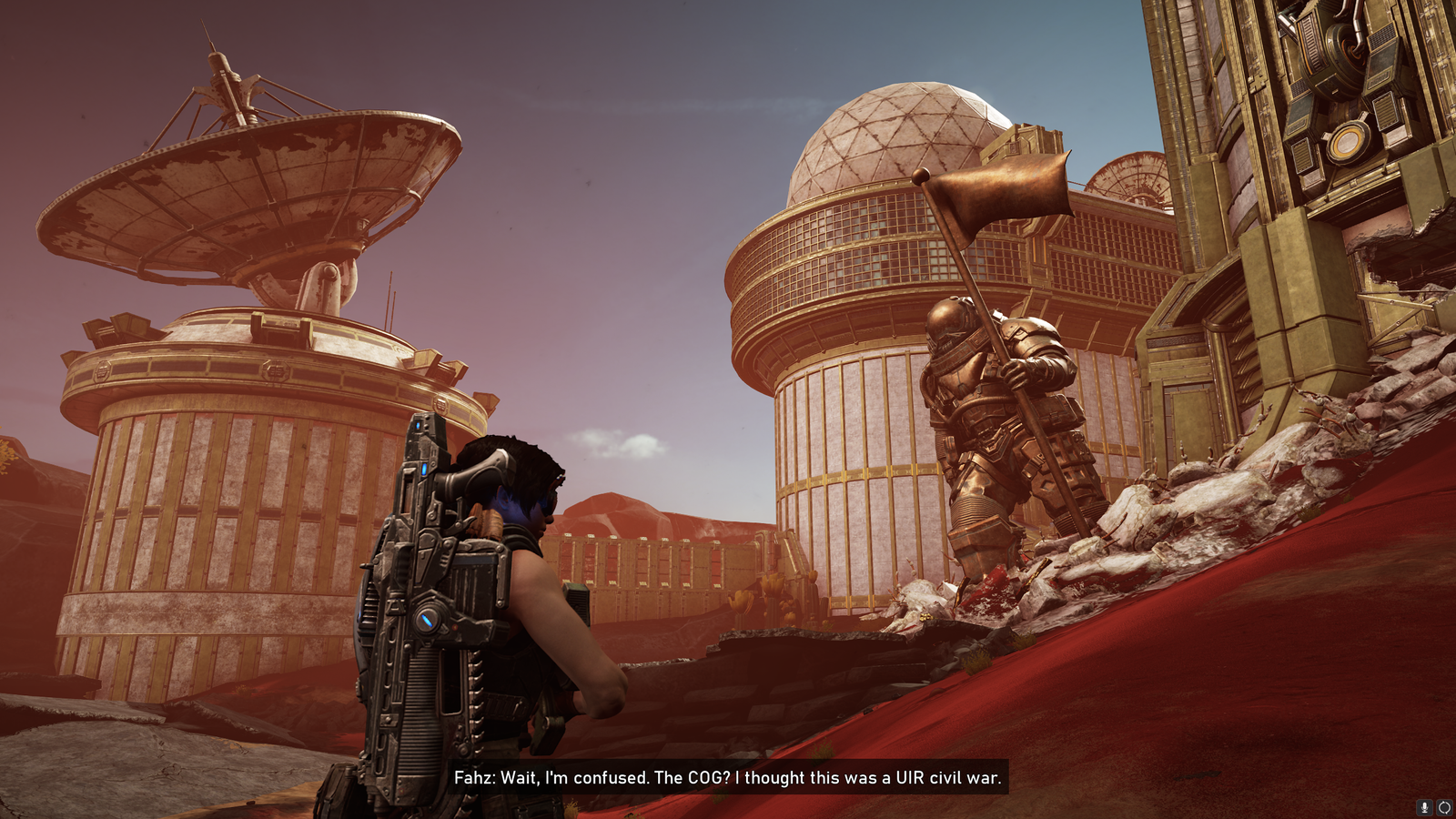The width and height of the screenshot is (1456, 819).
Task: Toggle the microphone icon
Action: pos(1425,807)
